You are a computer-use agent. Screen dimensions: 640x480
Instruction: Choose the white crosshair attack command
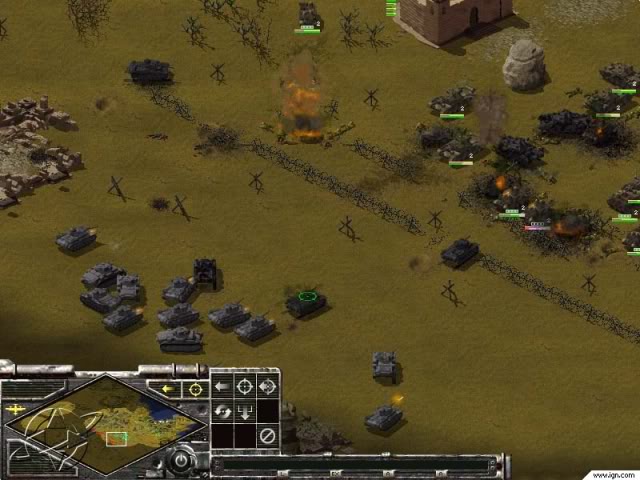(x=244, y=386)
